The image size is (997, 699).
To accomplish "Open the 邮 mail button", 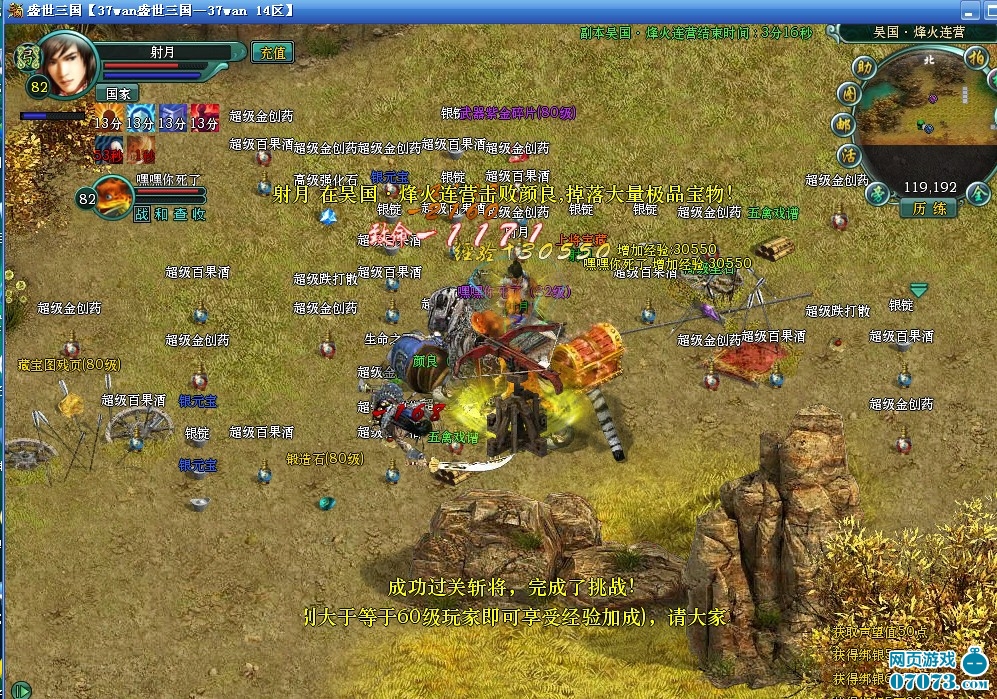I will tap(844, 125).
